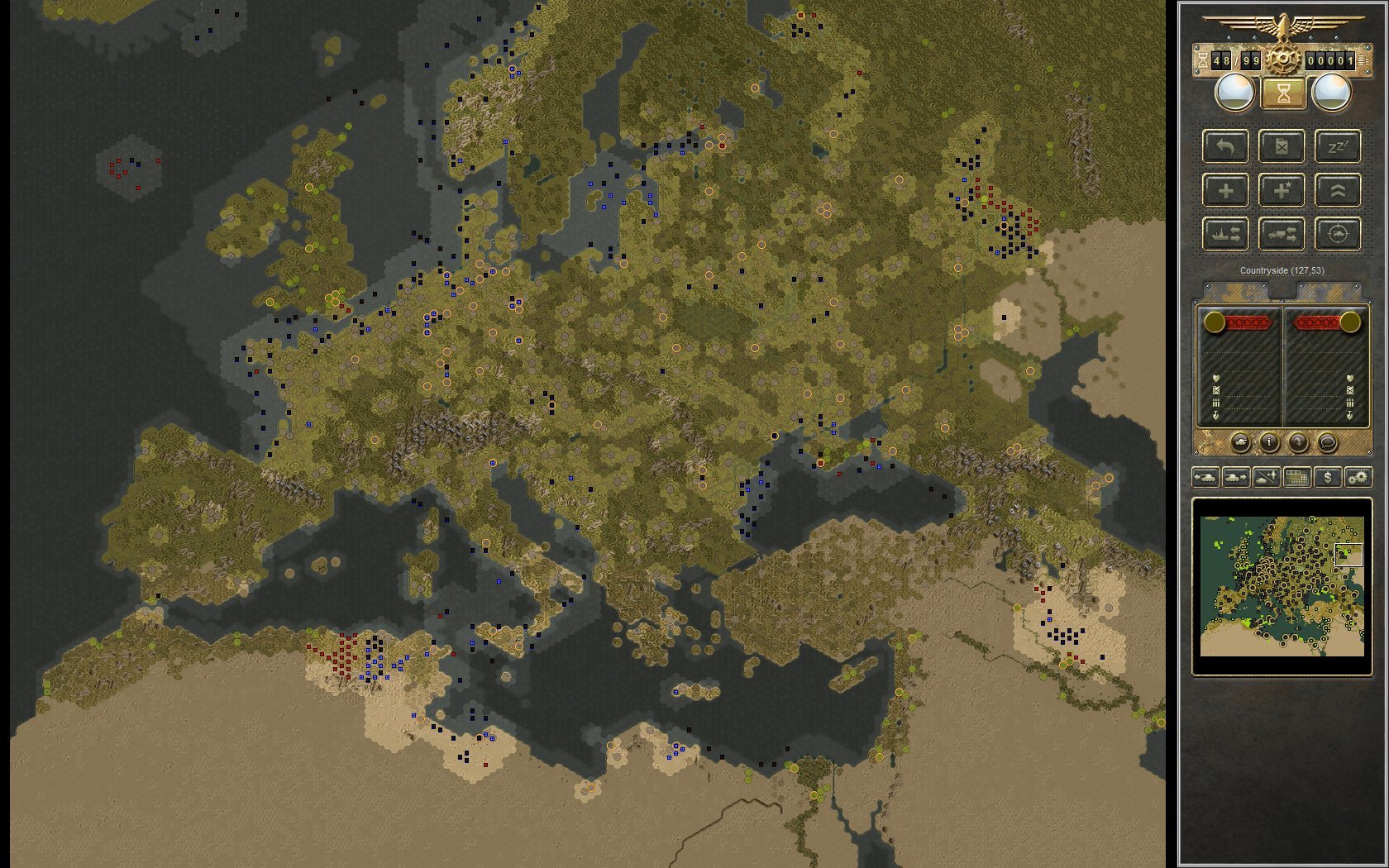Toggle the strategic map grid view
1389x868 pixels.
point(1296,477)
